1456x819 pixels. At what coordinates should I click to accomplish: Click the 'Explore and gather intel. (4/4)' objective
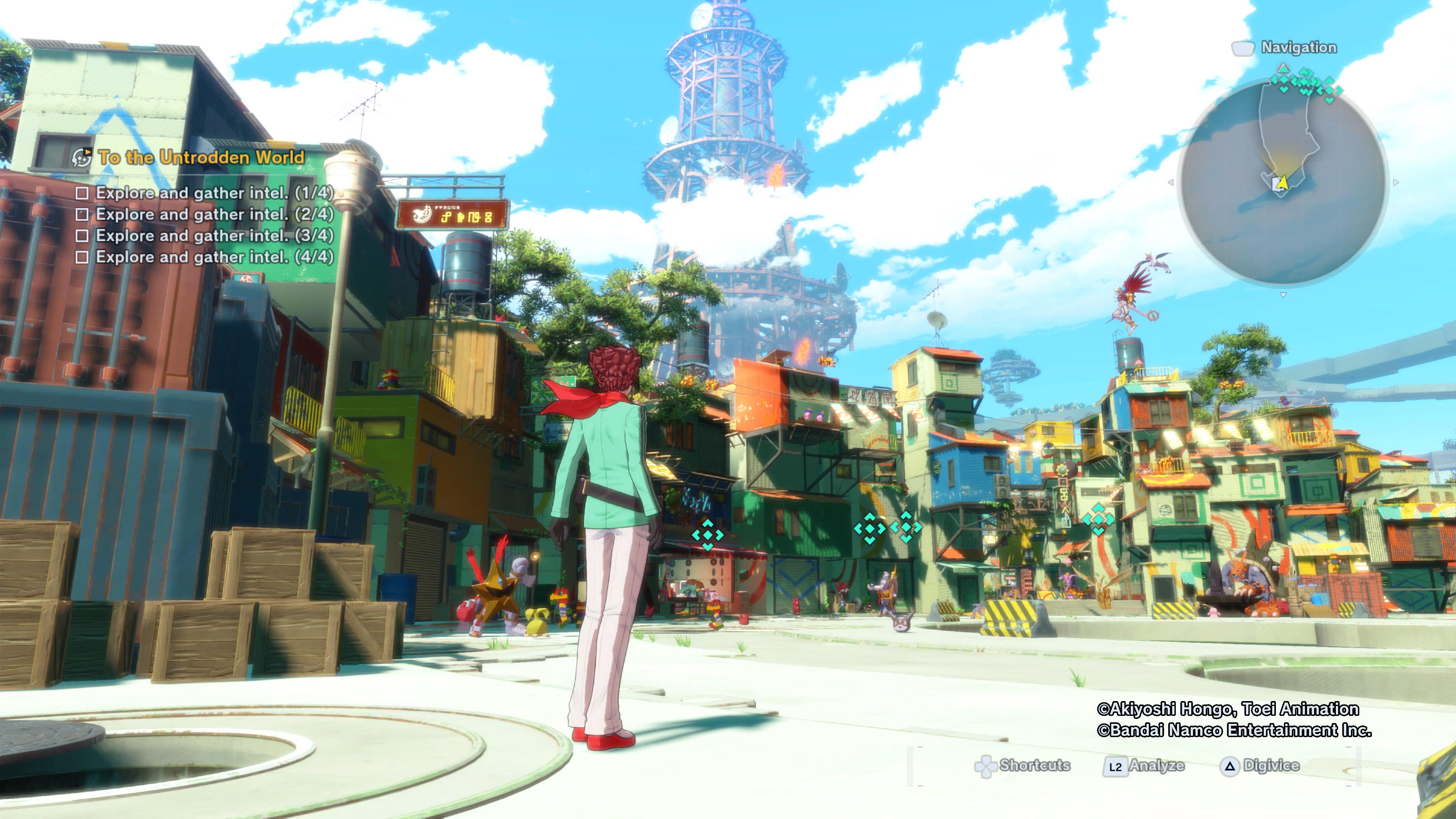(214, 257)
